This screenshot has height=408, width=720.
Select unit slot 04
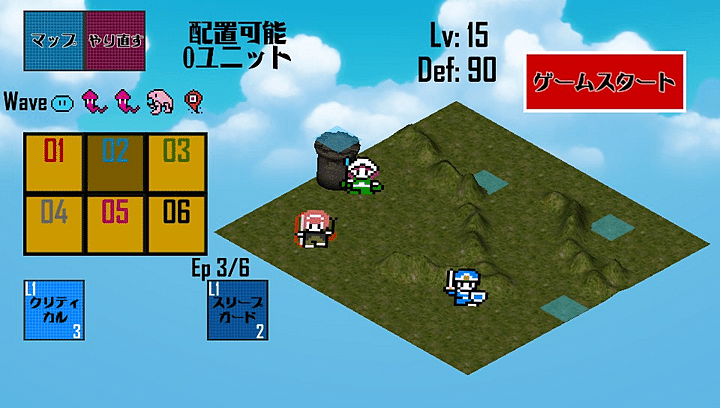[54, 223]
